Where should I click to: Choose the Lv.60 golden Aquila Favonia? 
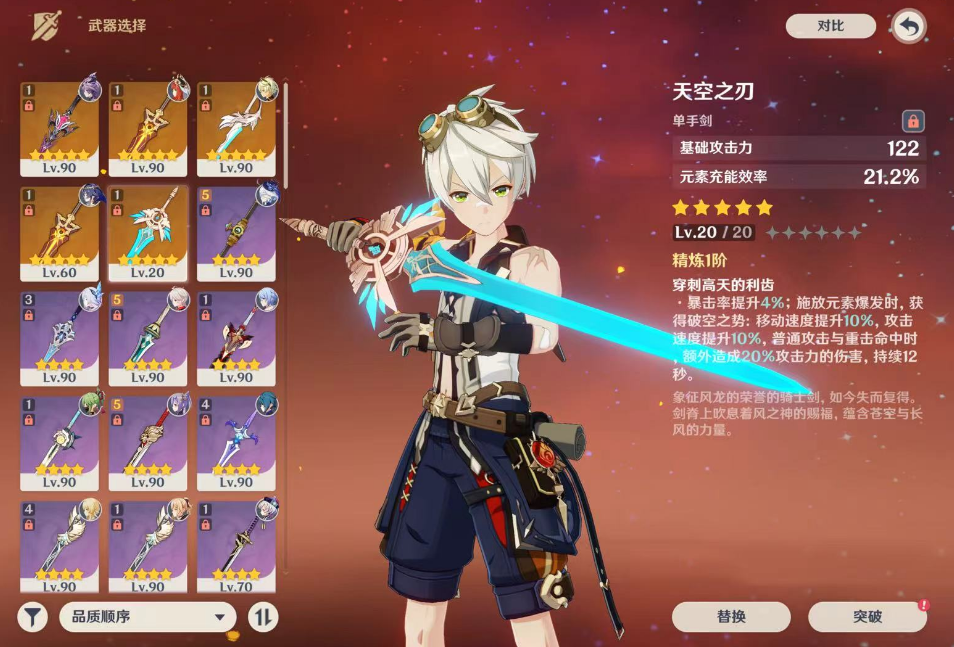(60, 232)
